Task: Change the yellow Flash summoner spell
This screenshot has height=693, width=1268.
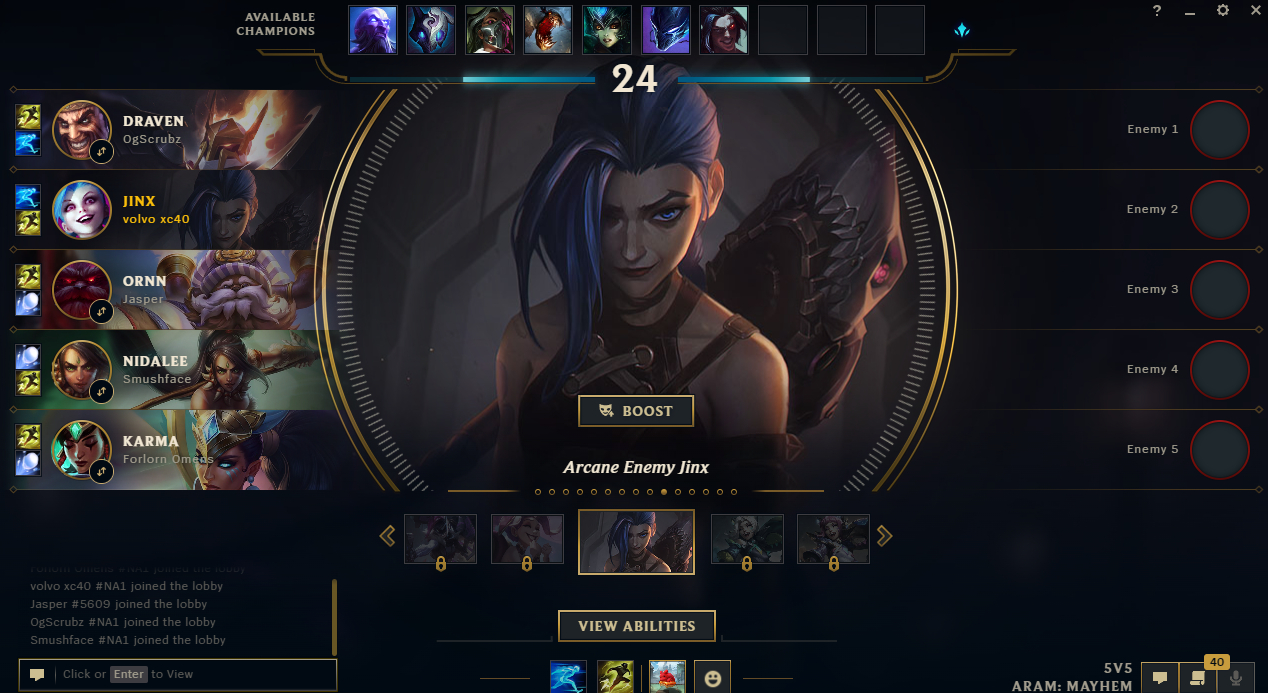Action: pyautogui.click(x=615, y=677)
